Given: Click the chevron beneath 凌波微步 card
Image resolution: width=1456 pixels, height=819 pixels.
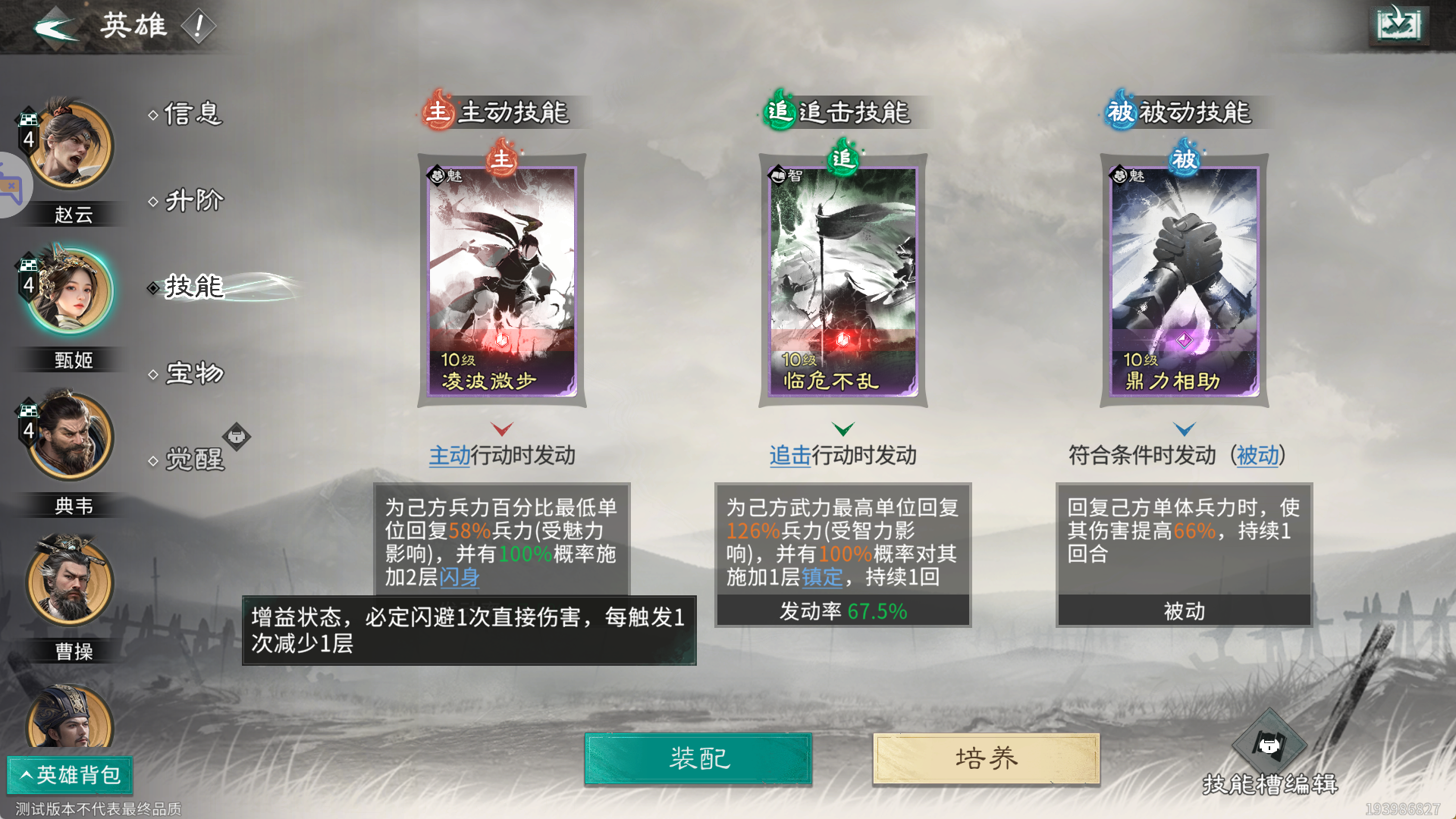Looking at the screenshot, I should [x=501, y=429].
